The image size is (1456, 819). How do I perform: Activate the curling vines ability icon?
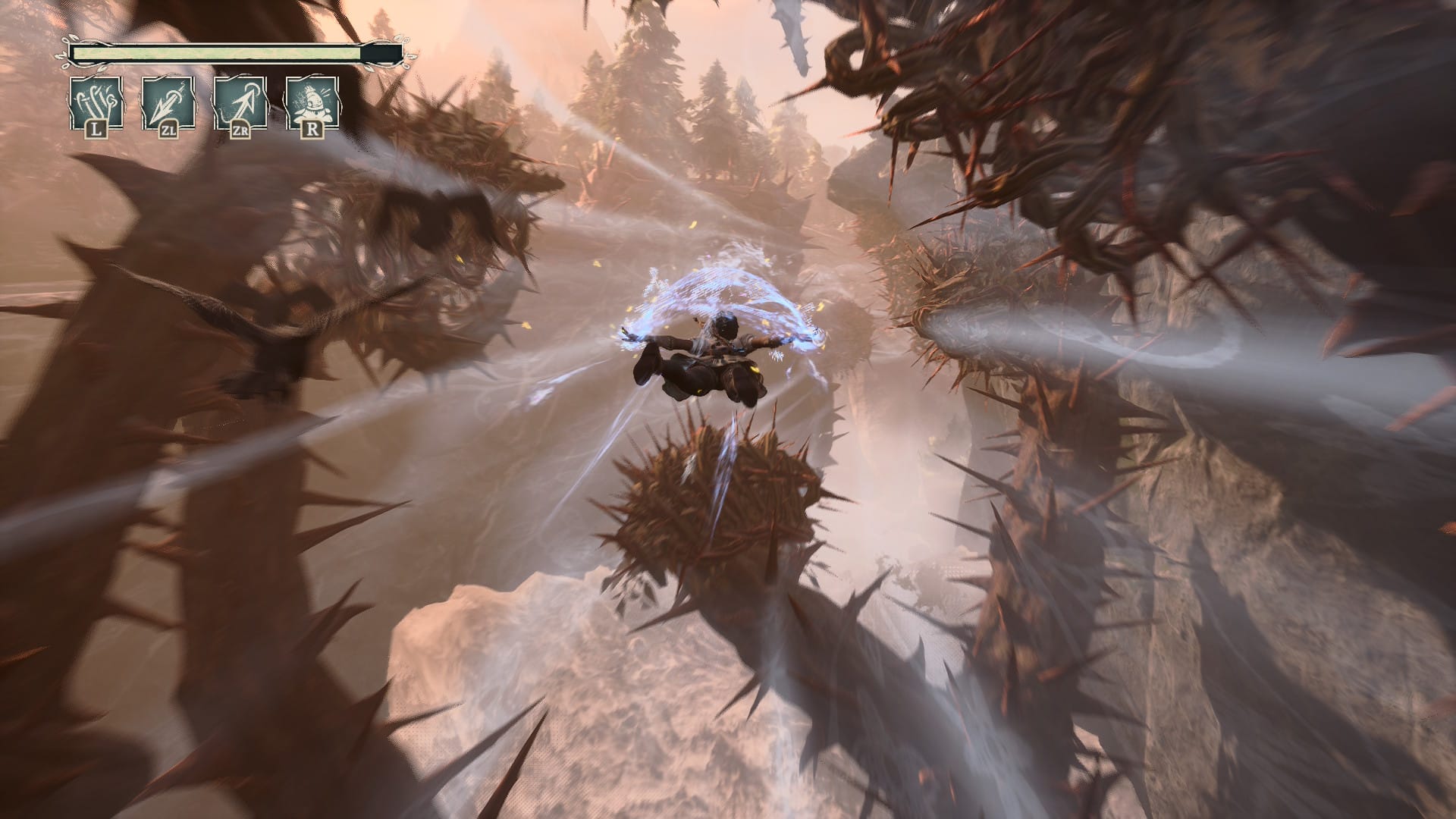[x=96, y=102]
